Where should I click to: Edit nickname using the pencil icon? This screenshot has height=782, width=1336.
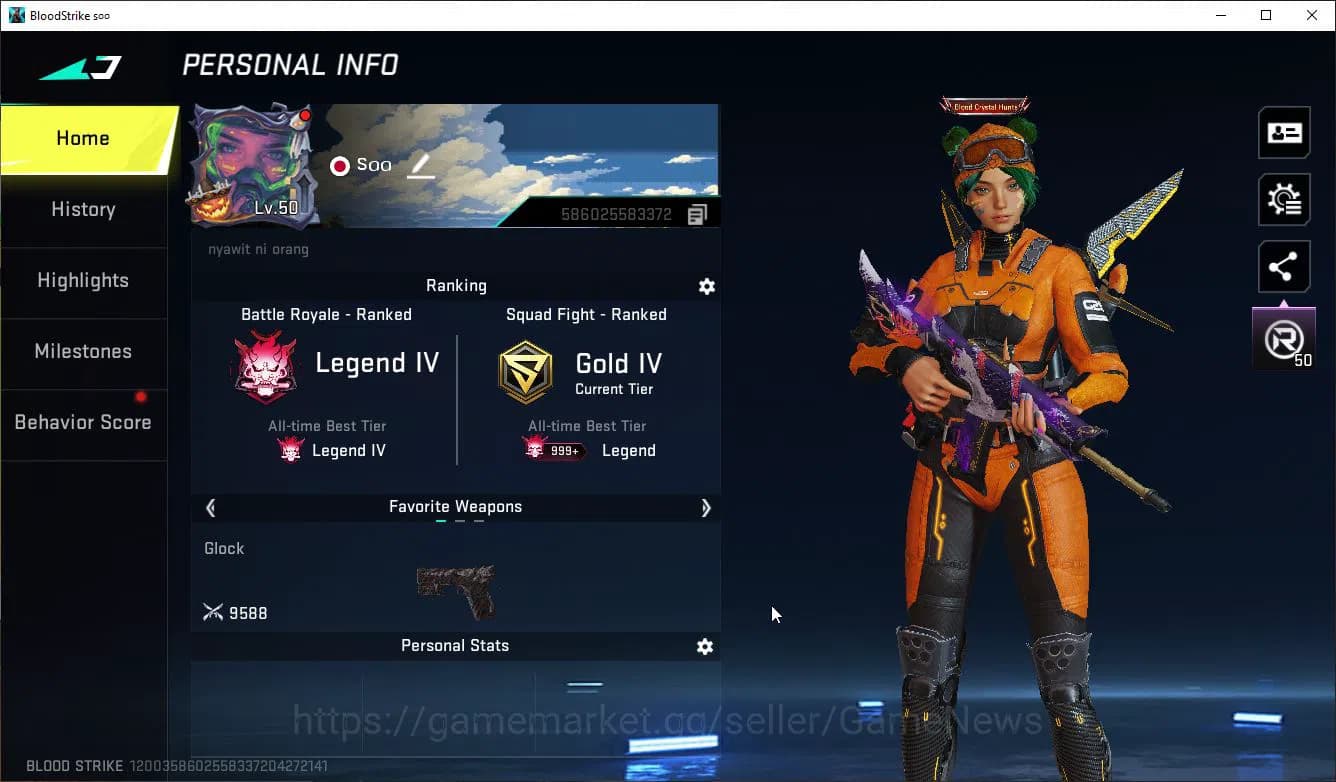[420, 166]
